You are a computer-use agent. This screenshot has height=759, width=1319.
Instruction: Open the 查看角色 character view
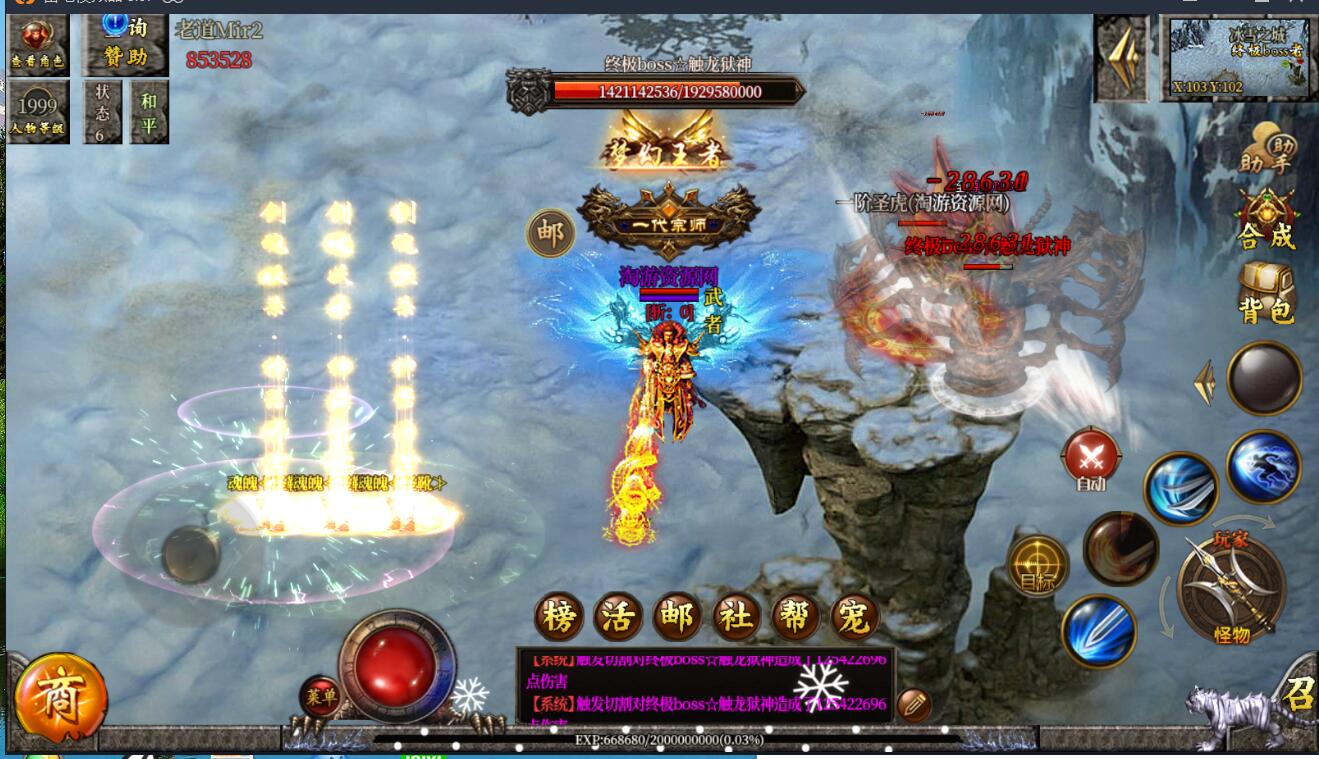coord(38,44)
